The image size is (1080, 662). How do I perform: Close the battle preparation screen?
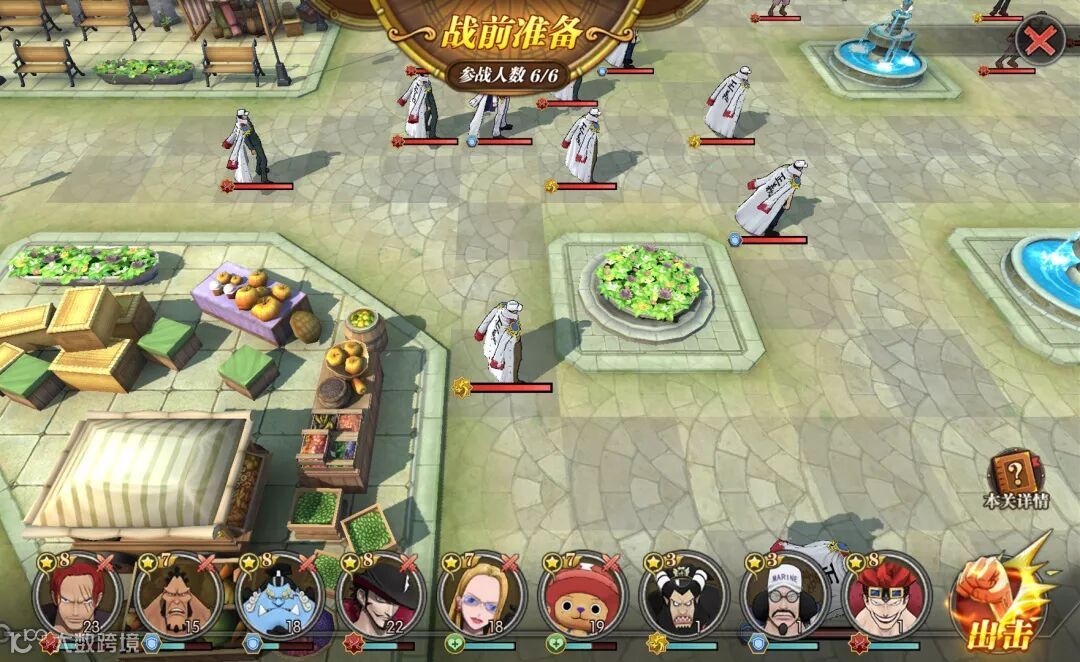[1040, 41]
